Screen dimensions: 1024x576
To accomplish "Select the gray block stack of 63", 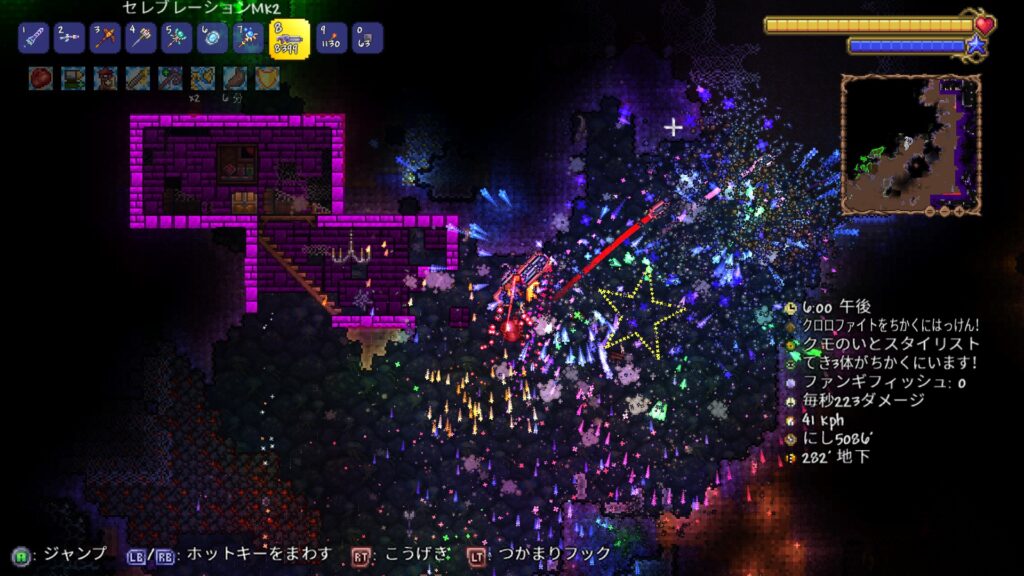I will coord(367,39).
